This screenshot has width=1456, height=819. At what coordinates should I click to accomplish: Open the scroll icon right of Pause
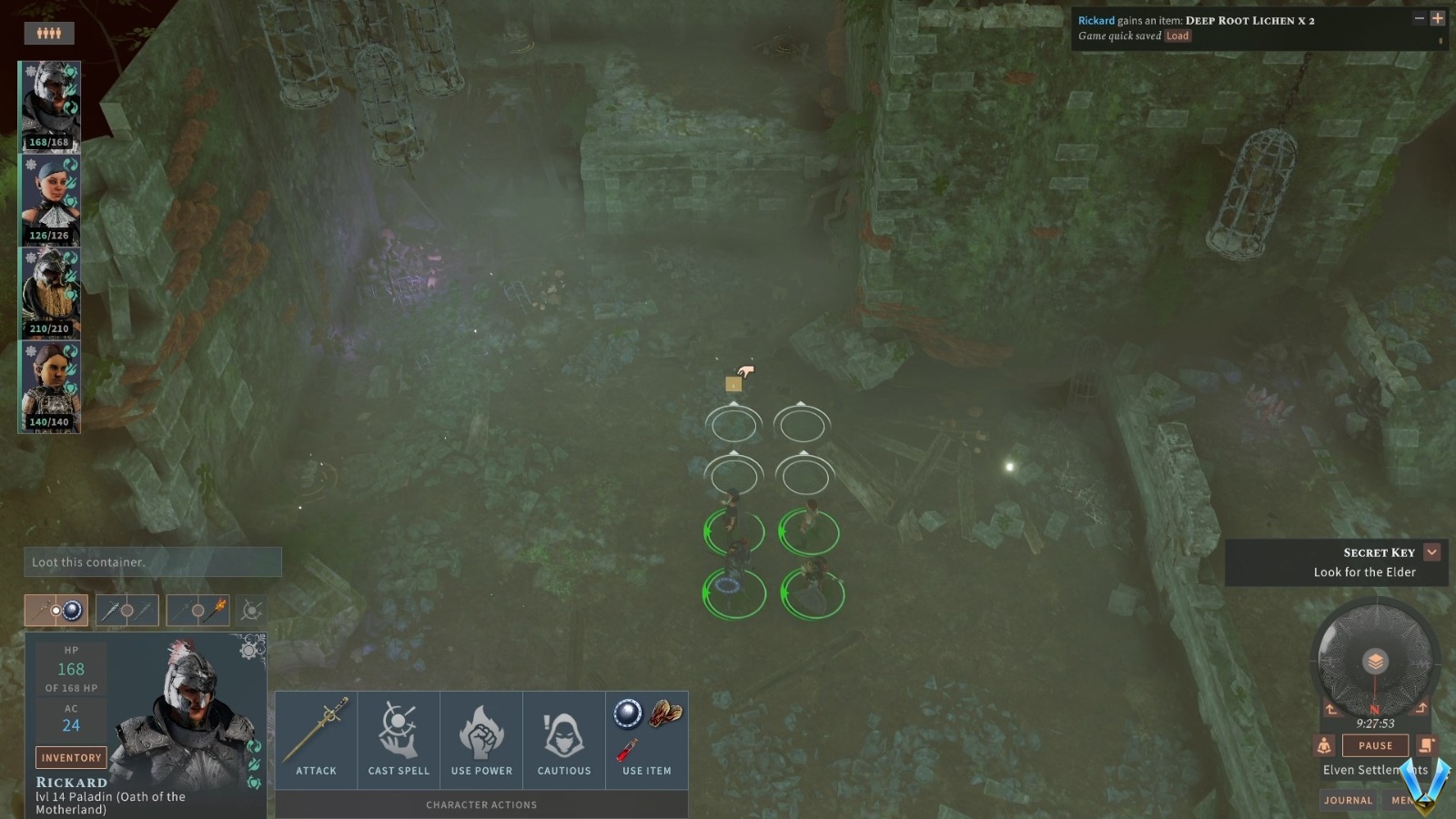(x=1425, y=745)
